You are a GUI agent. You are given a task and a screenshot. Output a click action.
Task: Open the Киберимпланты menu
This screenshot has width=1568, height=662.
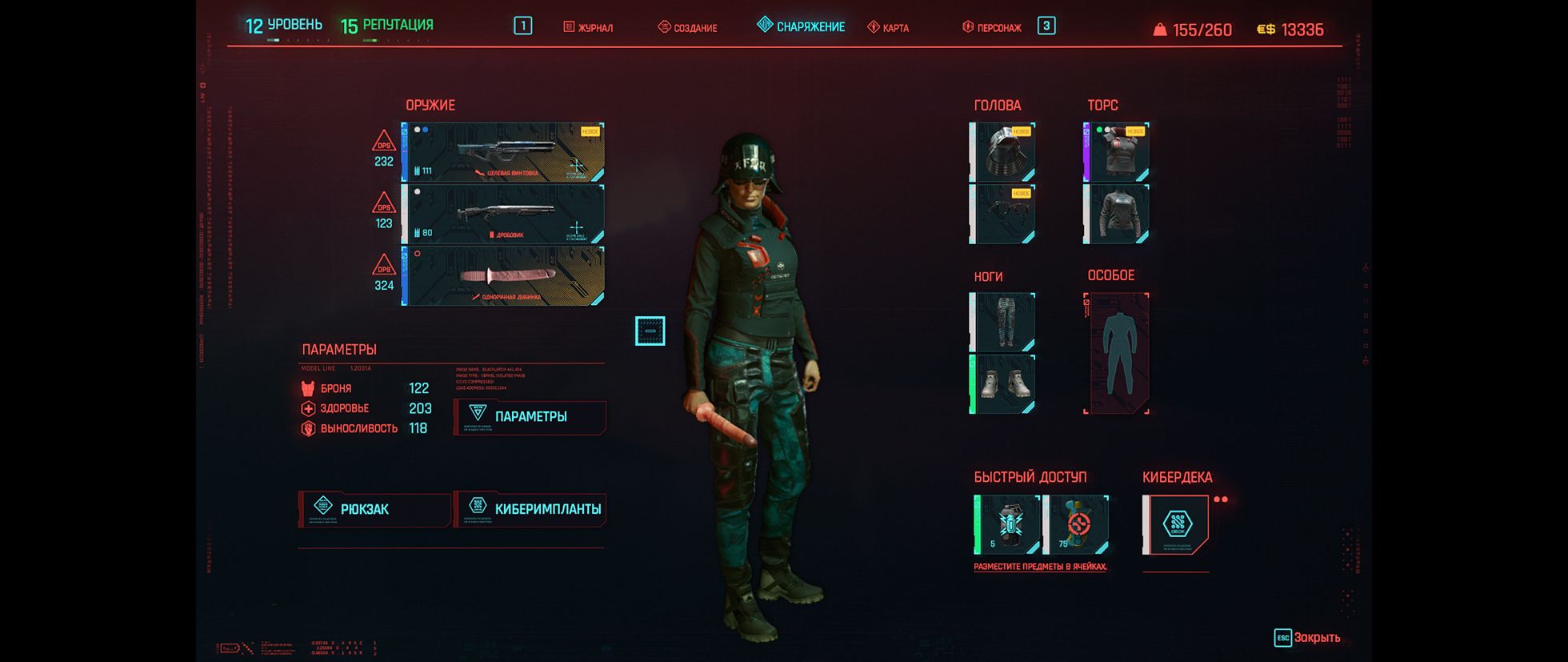(530, 509)
